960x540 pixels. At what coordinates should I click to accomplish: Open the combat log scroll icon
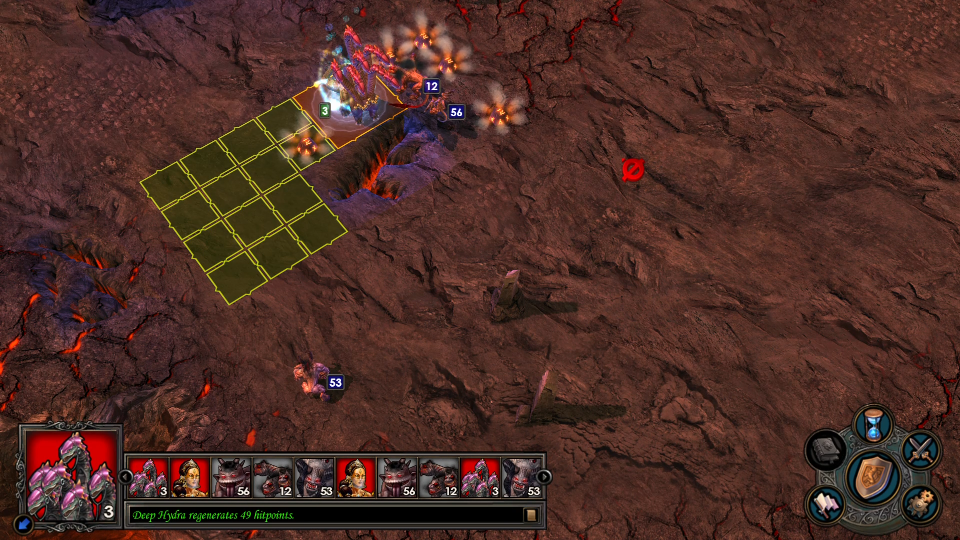point(532,515)
